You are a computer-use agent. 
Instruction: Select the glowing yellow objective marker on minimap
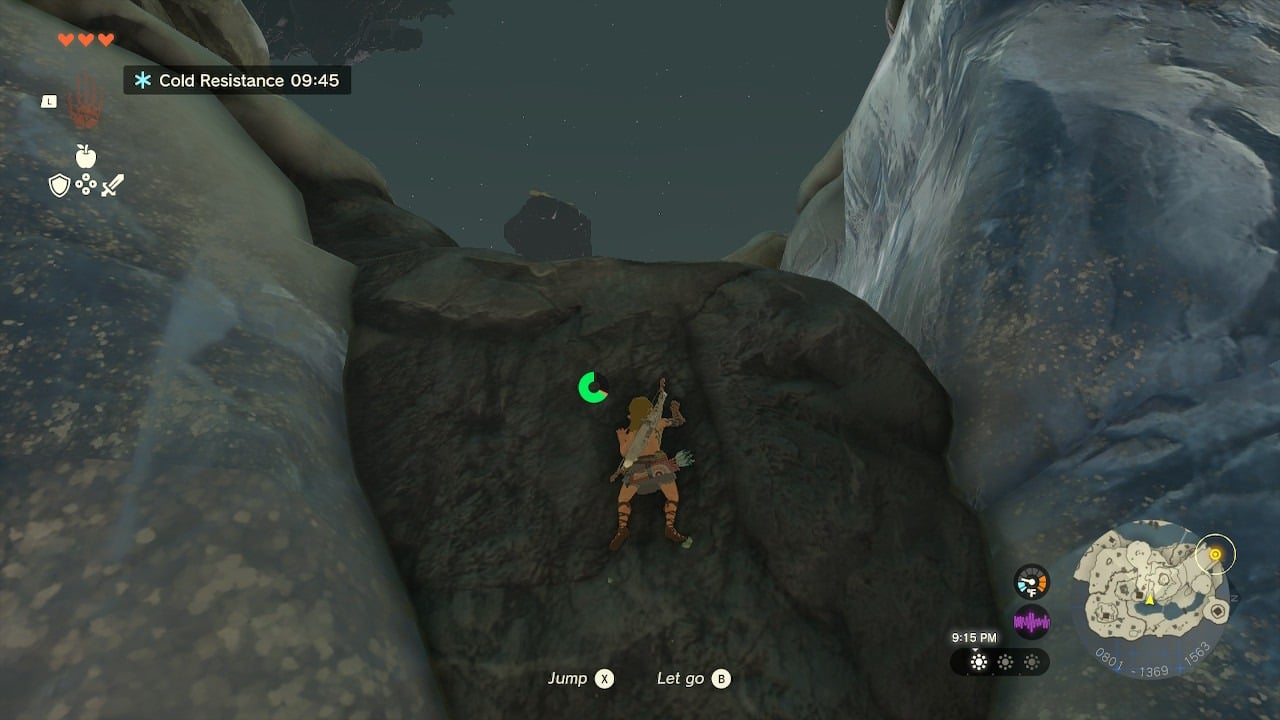click(1215, 554)
